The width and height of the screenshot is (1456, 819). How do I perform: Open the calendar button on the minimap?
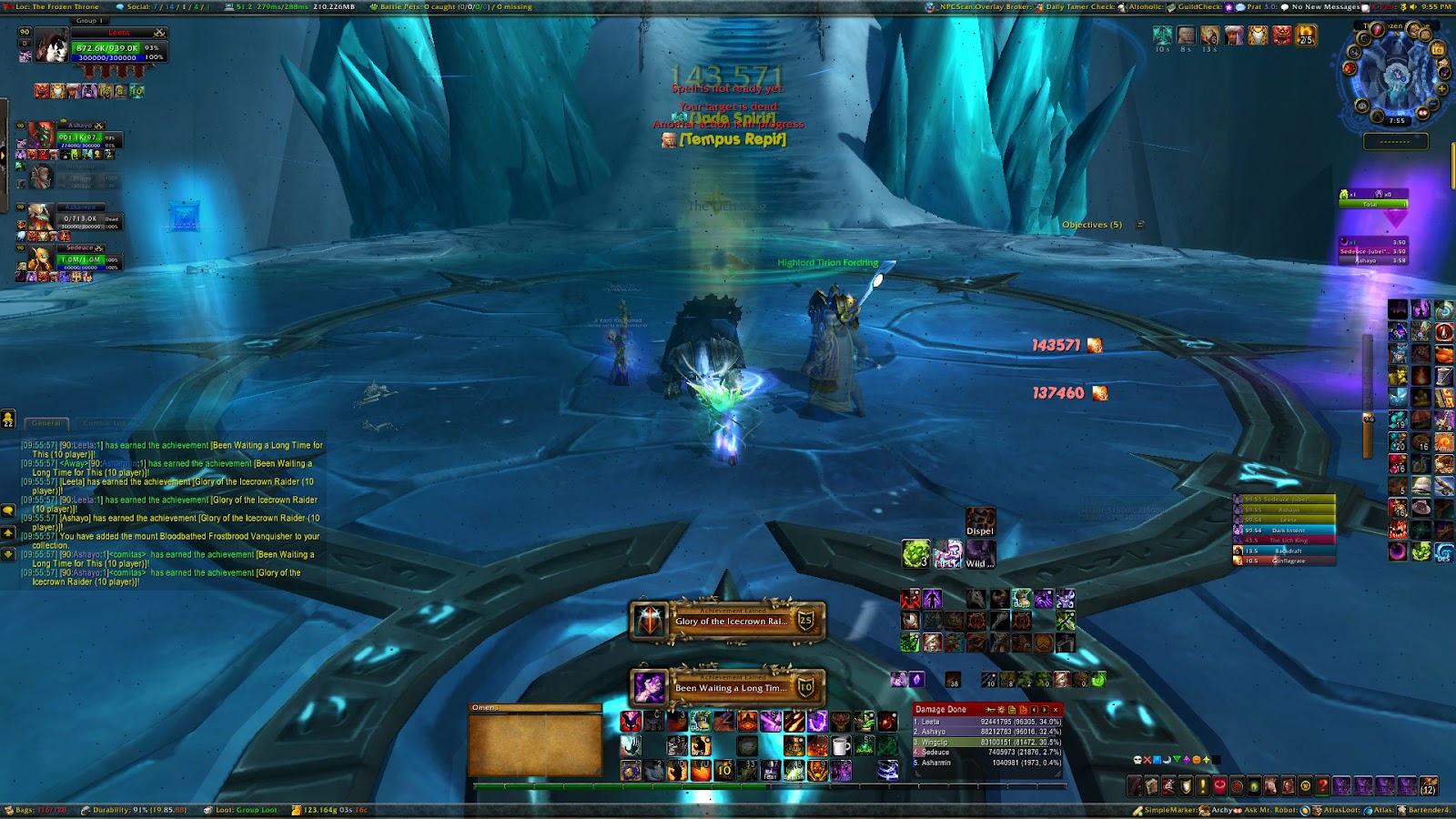tap(1438, 49)
